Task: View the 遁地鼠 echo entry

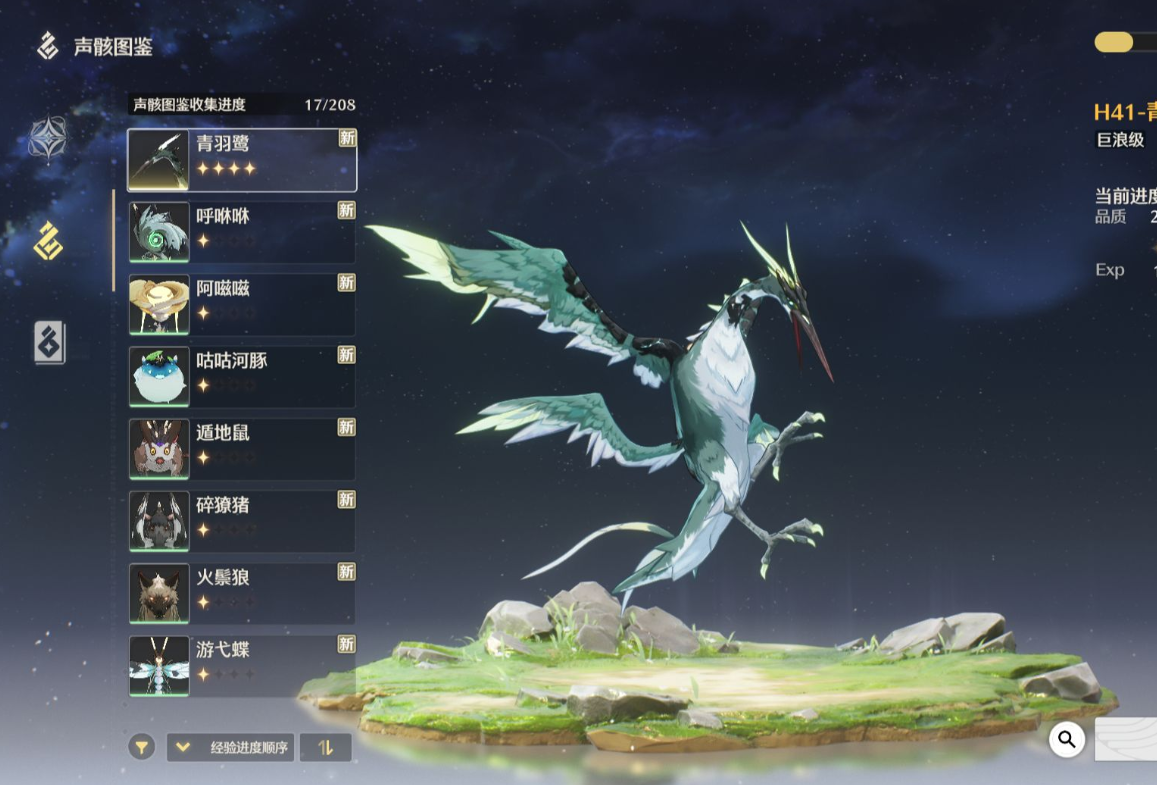Action: click(x=242, y=449)
